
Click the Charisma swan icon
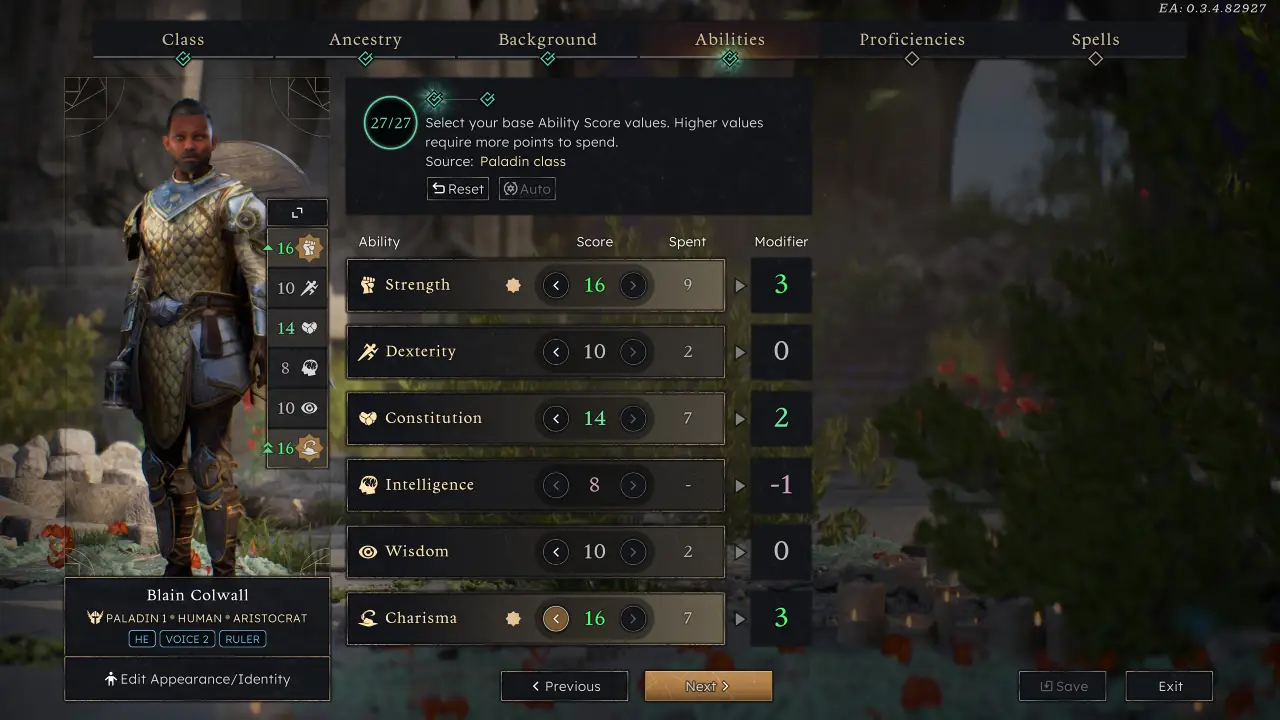coord(368,618)
